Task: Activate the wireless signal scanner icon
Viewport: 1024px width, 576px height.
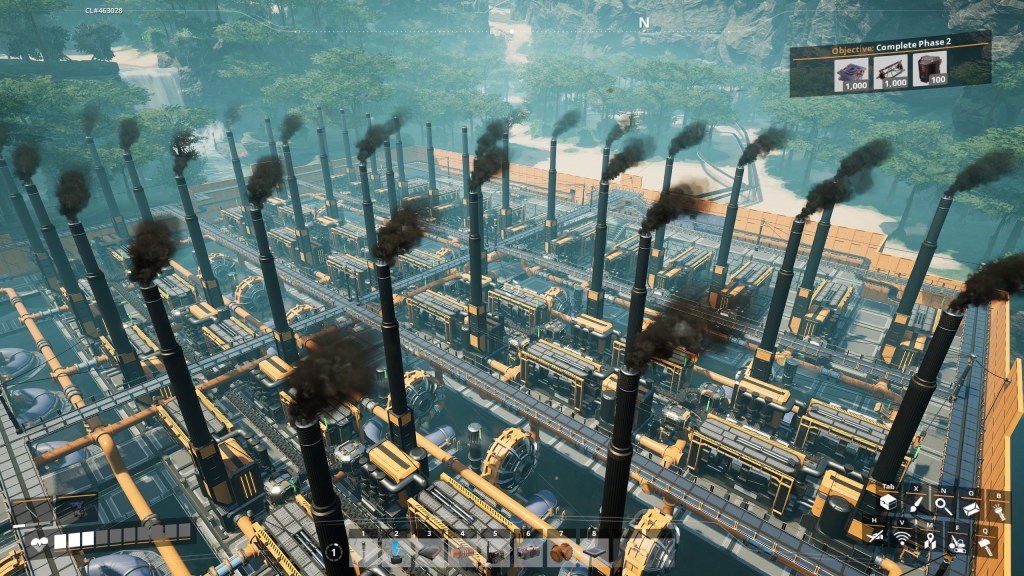Action: point(903,540)
